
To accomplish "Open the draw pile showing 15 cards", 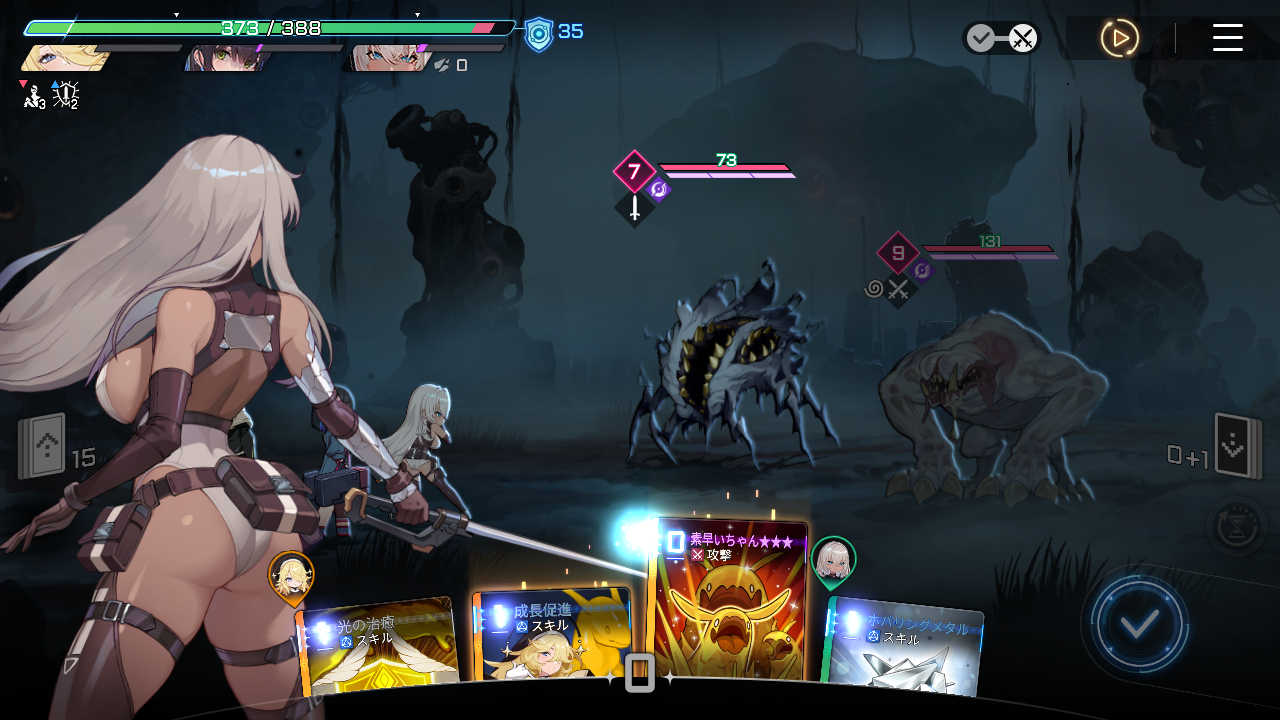I will [42, 446].
